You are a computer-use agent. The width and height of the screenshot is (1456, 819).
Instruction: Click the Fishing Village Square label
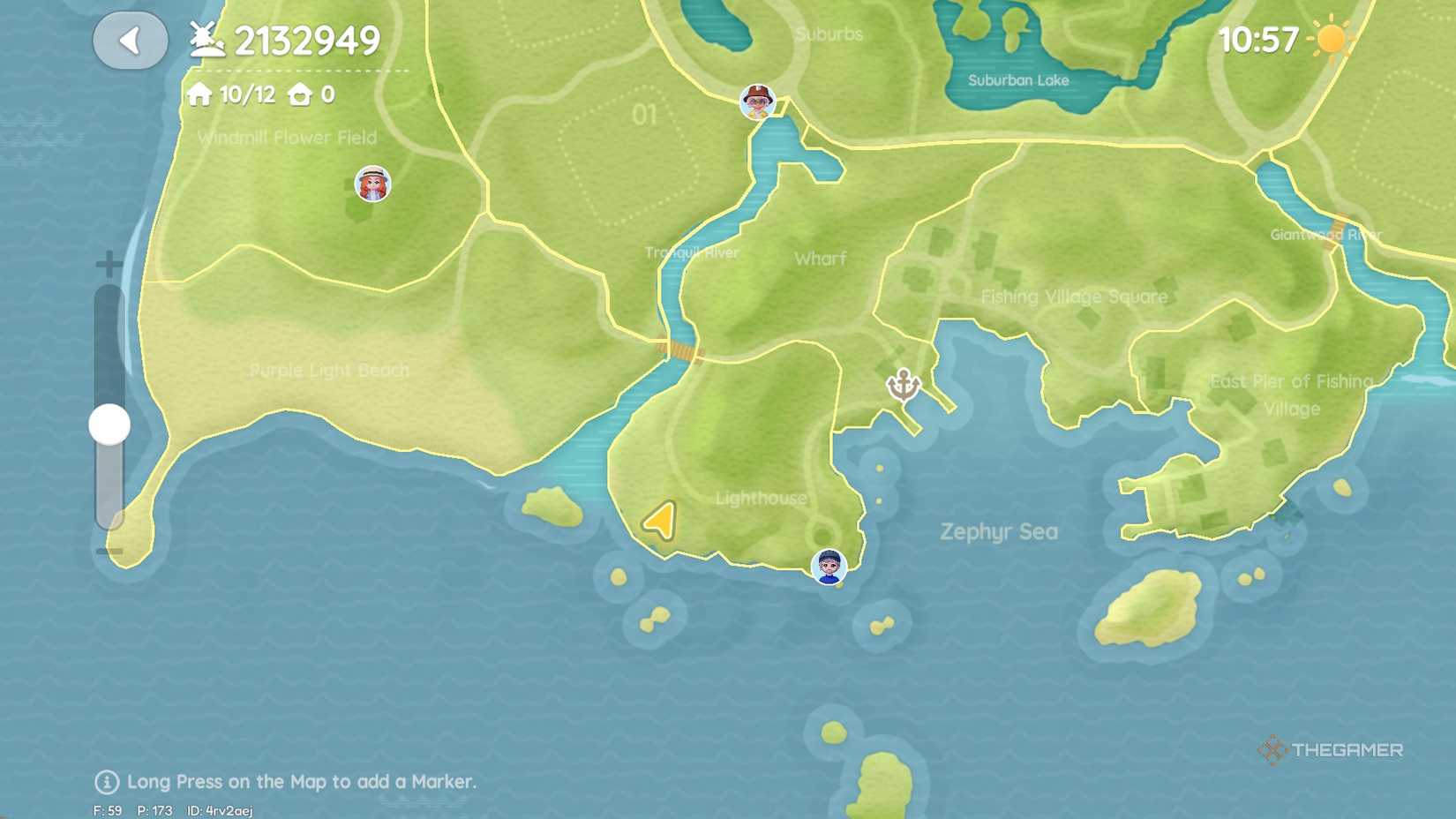coord(1076,297)
